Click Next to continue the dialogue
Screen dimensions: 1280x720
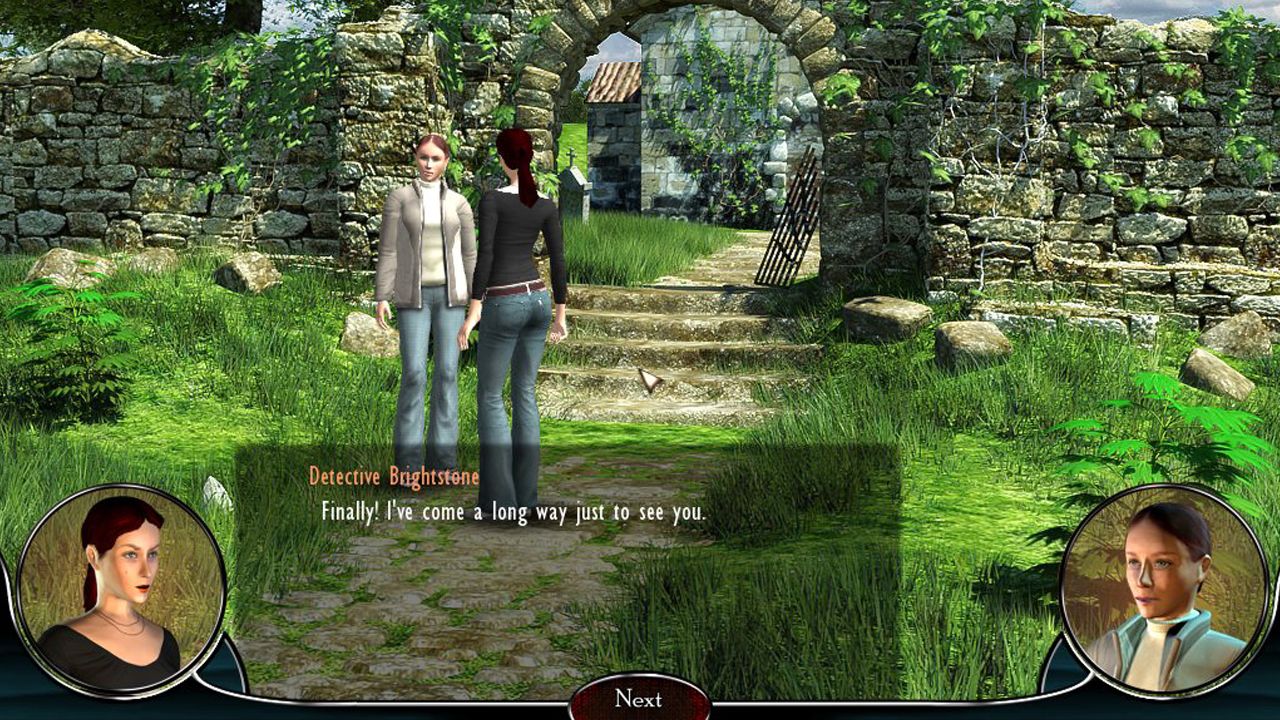[x=639, y=698]
